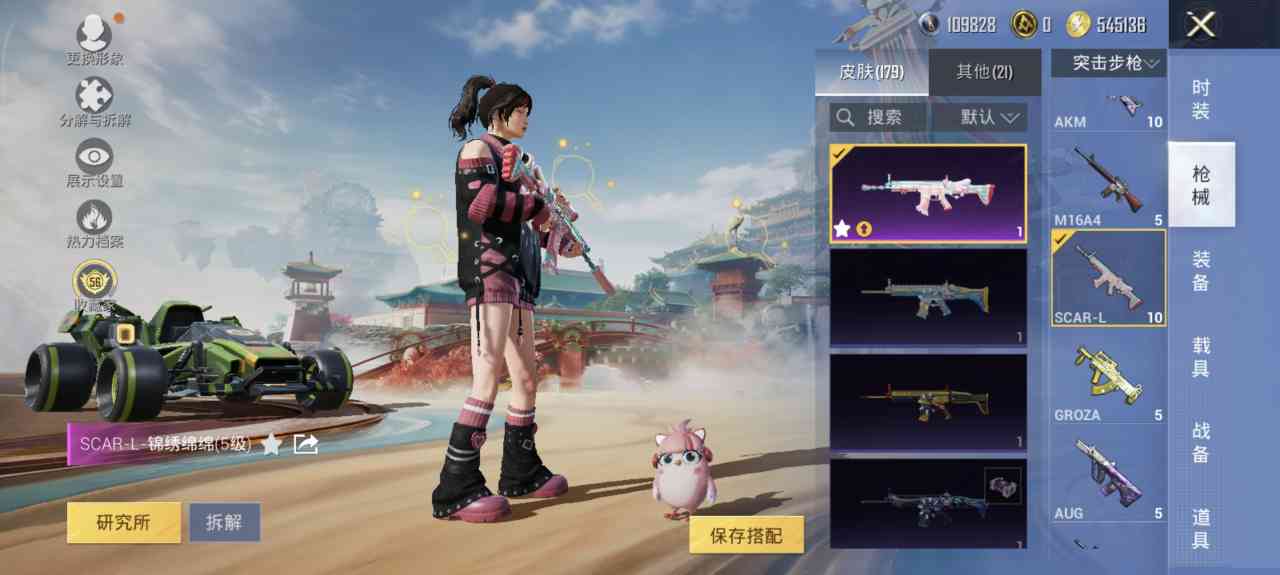The width and height of the screenshot is (1280, 575).
Task: Open the 载具 vehicles category
Action: pyautogui.click(x=1201, y=357)
